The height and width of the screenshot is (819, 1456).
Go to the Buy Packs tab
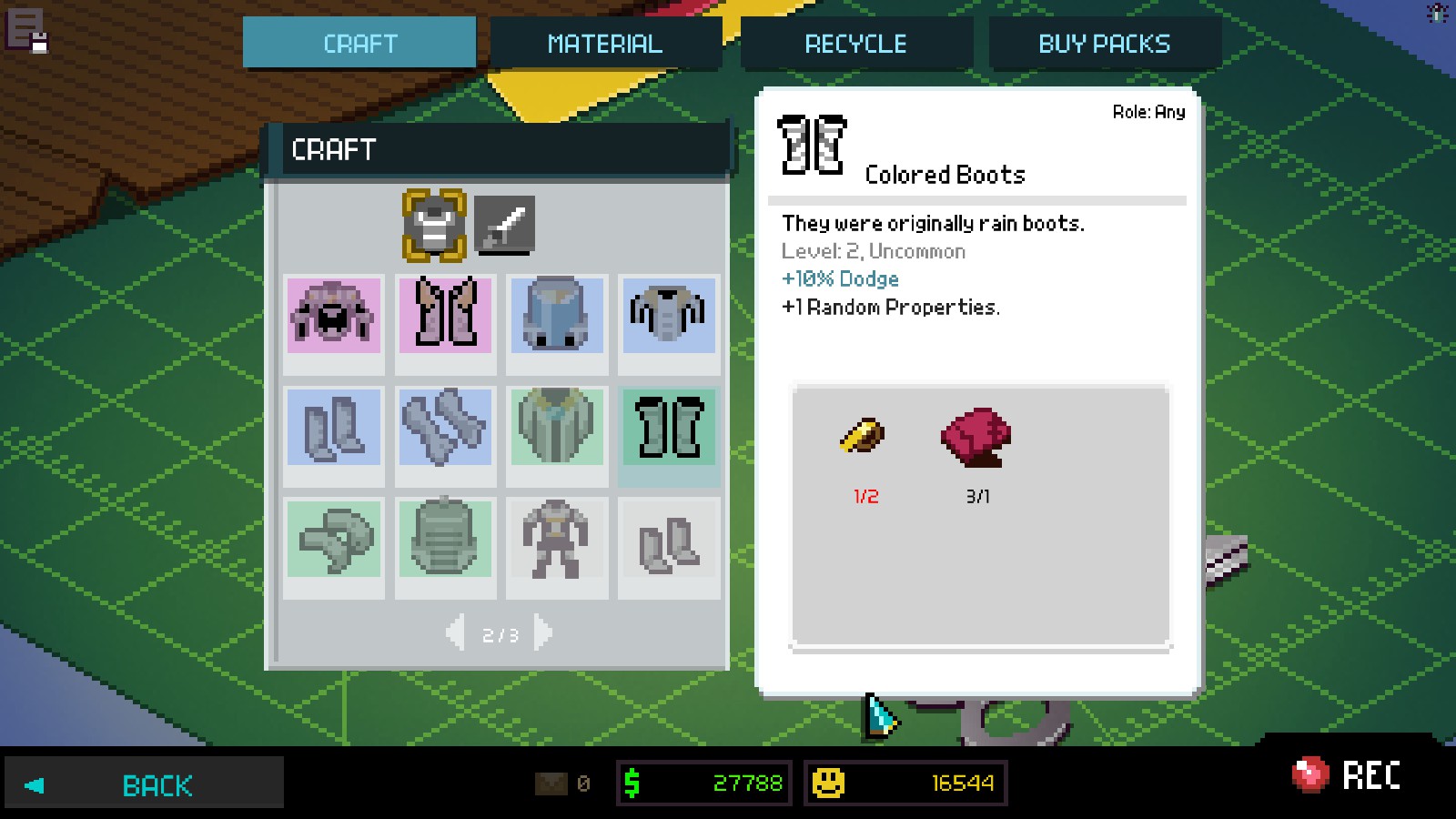pos(1104,43)
